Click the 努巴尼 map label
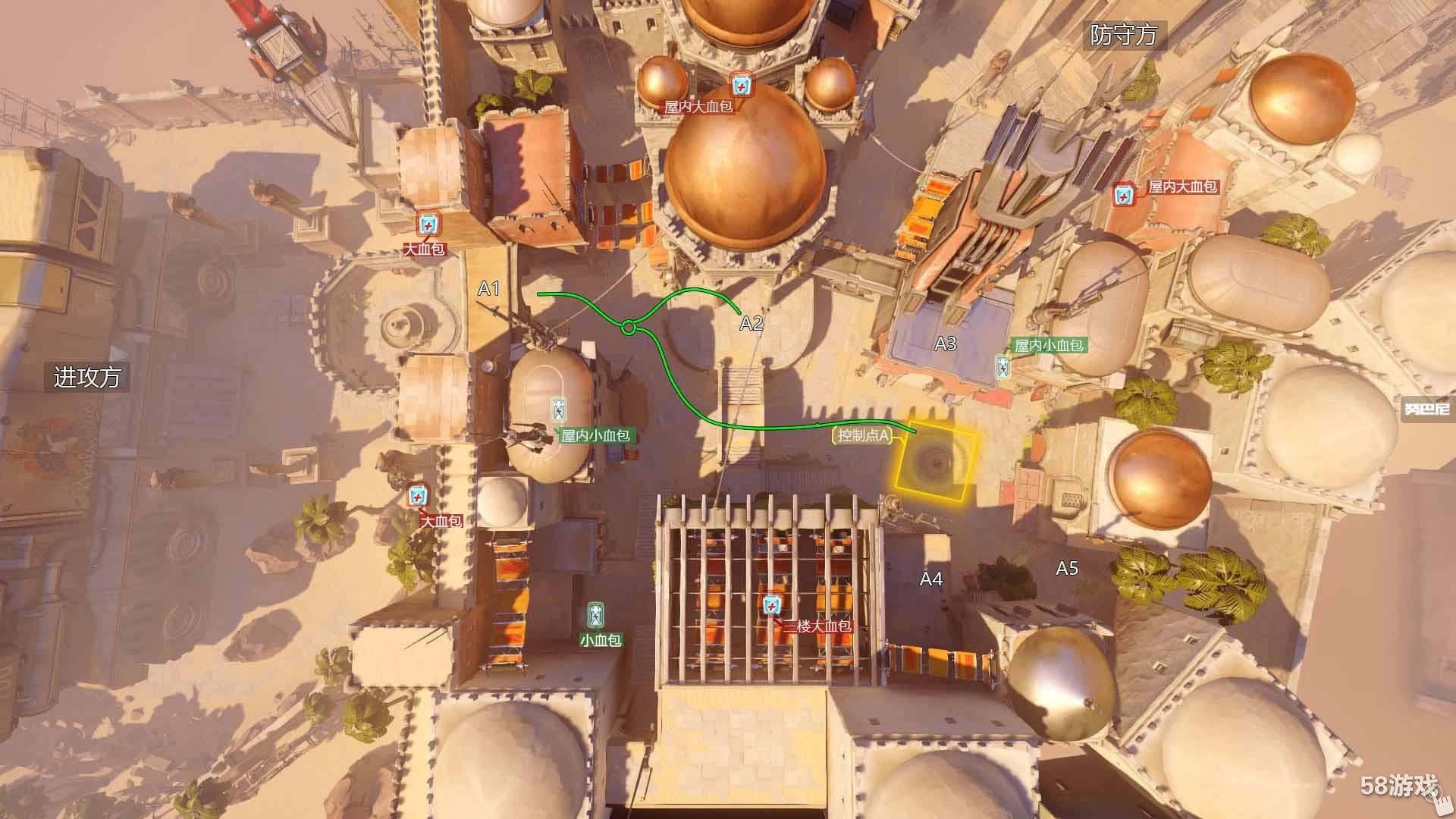The height and width of the screenshot is (819, 1456). (x=1426, y=409)
